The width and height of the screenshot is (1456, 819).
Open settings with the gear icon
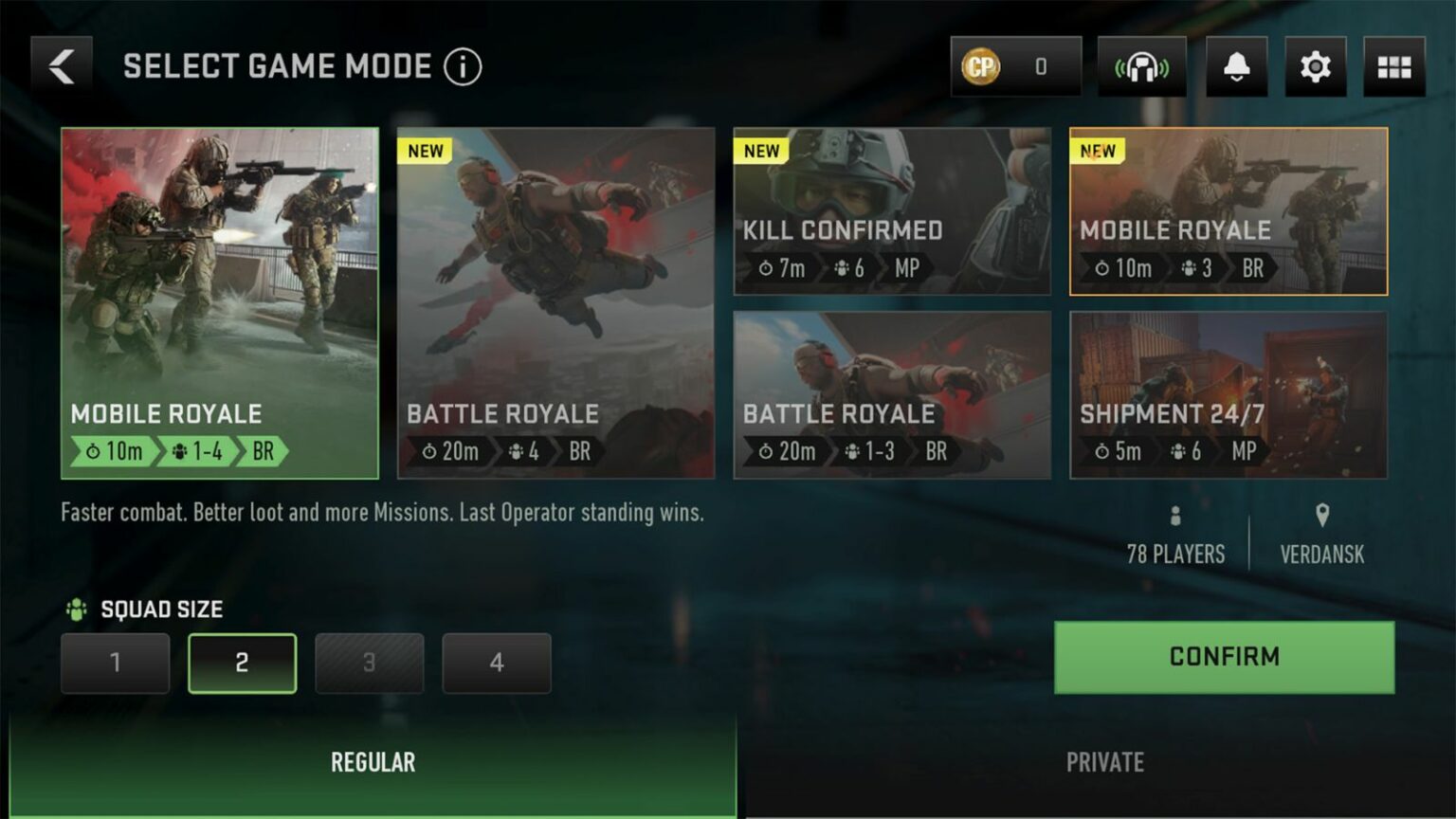1316,65
